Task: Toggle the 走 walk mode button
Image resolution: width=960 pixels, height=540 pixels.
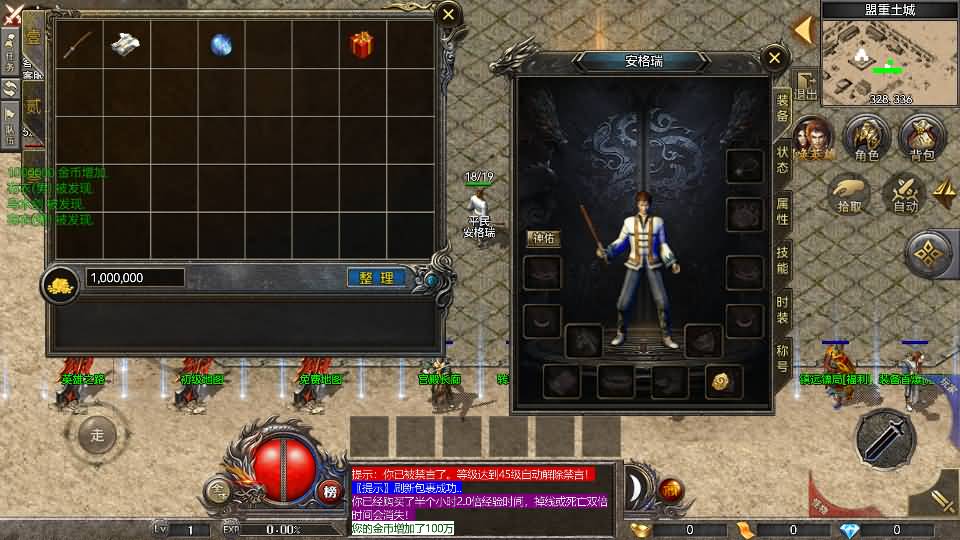Action: click(97, 435)
